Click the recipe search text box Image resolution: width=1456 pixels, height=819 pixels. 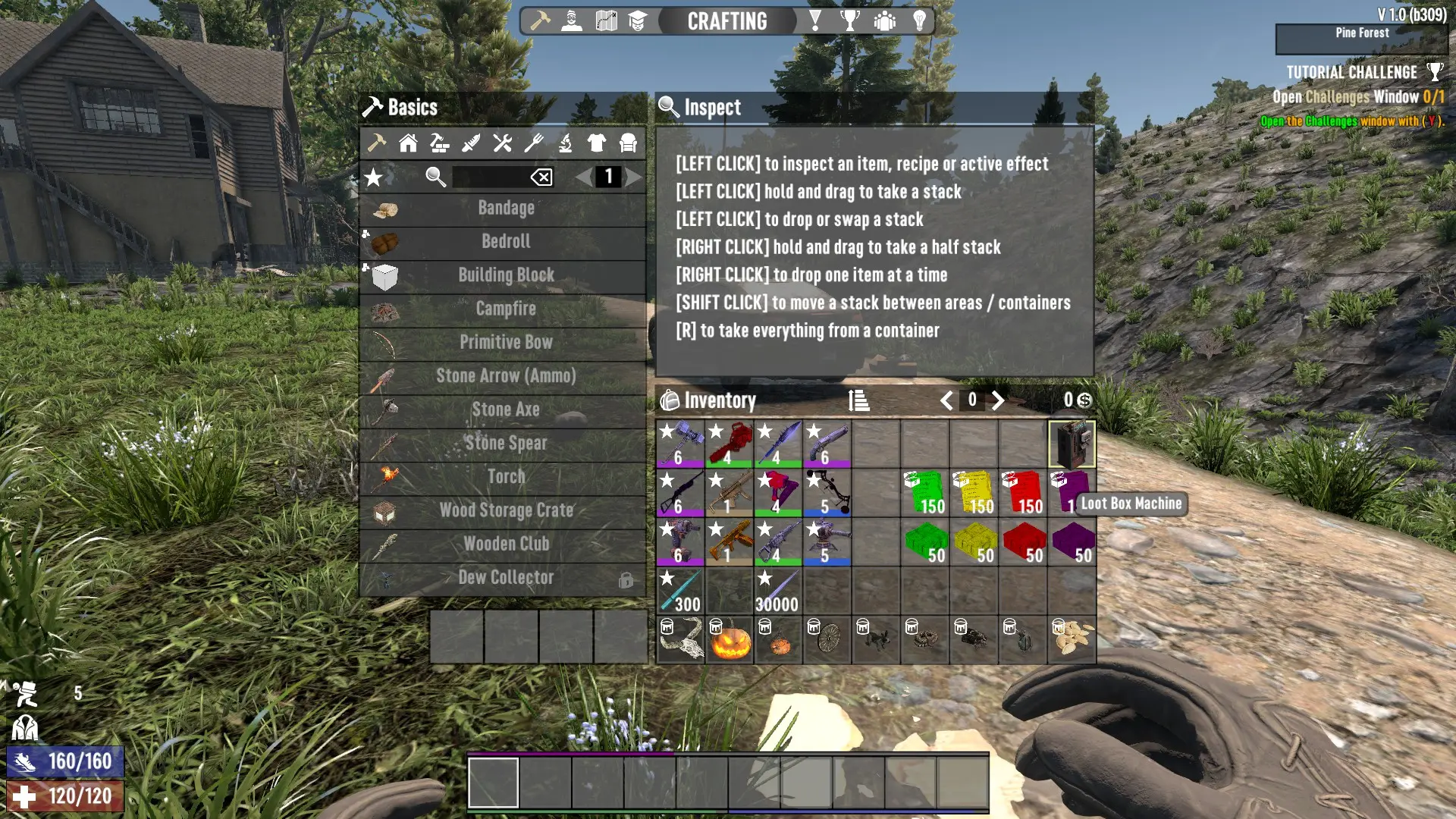pos(490,177)
